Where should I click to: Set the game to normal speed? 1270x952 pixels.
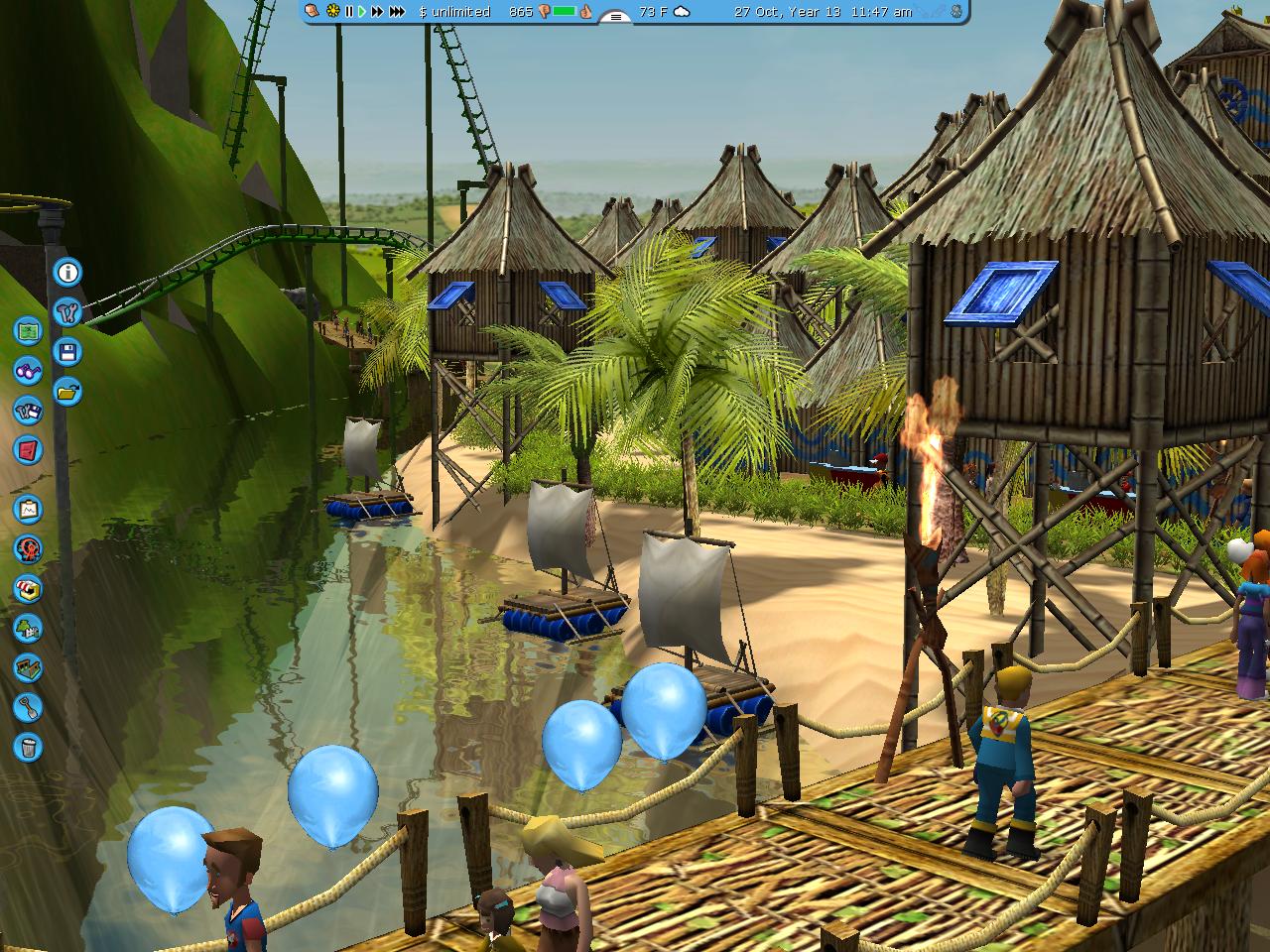362,11
